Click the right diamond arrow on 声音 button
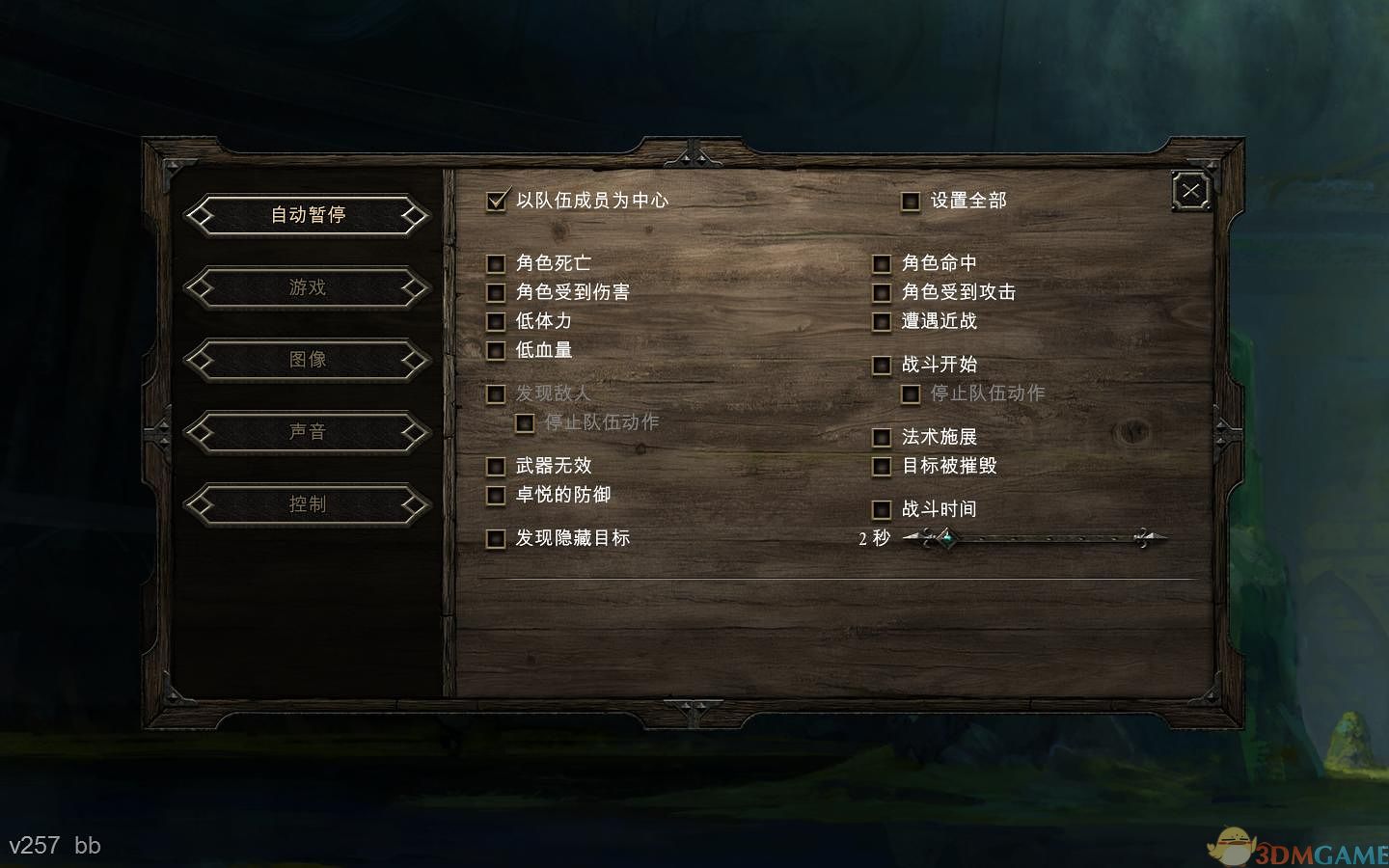This screenshot has height=868, width=1389. (414, 432)
